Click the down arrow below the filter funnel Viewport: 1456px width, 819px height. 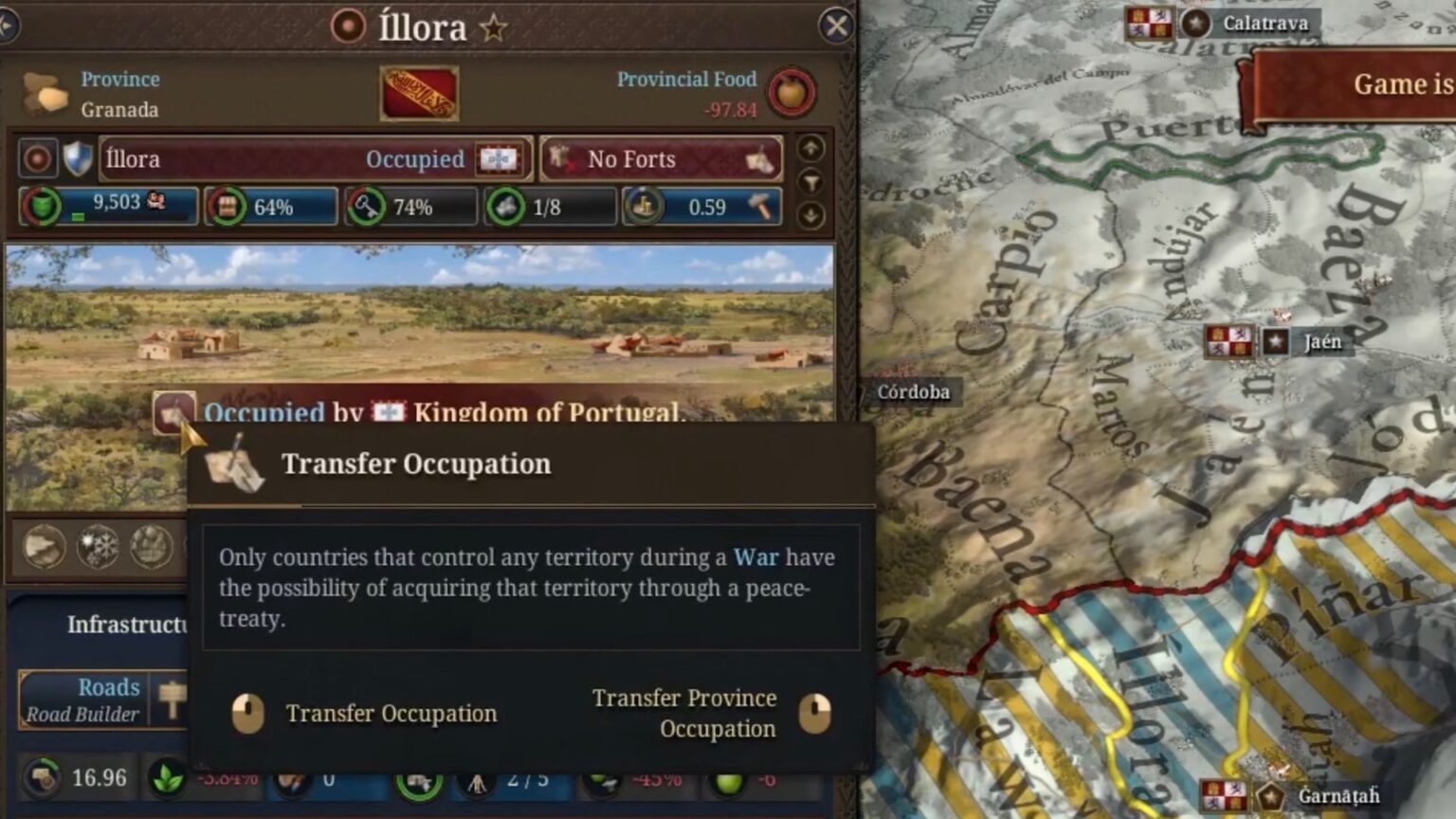pos(811,212)
